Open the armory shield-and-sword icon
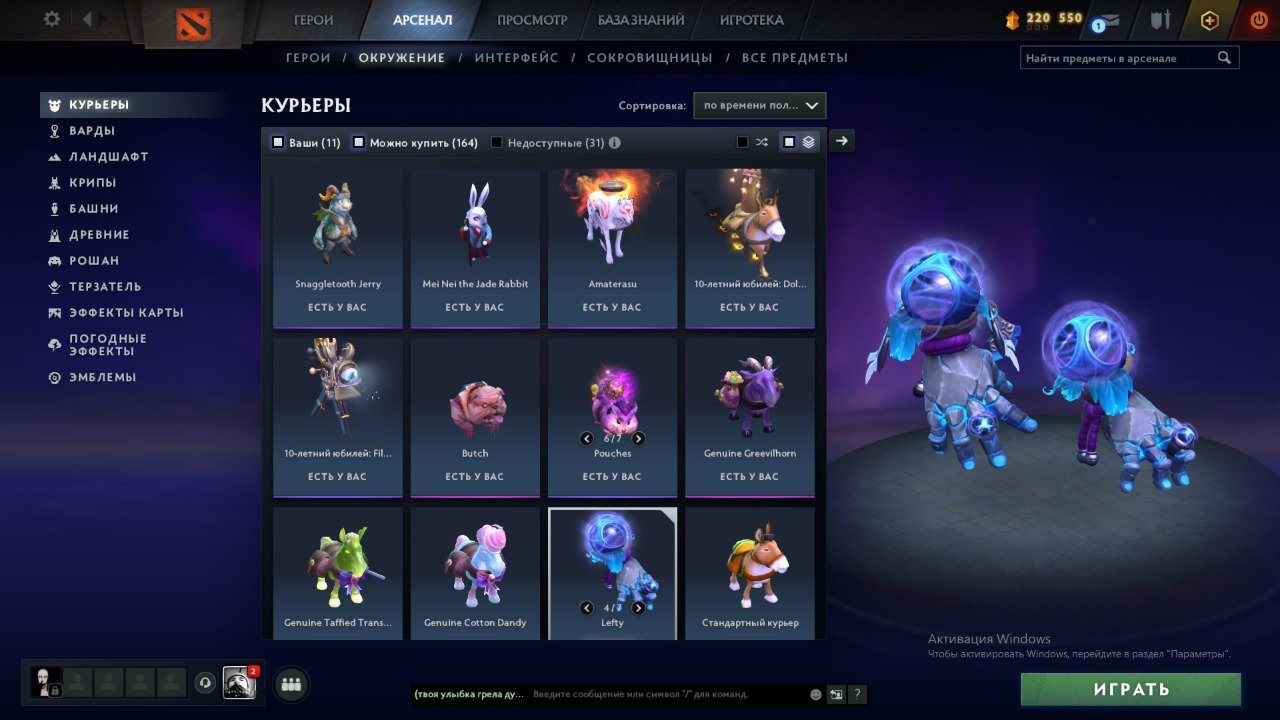 click(1159, 18)
